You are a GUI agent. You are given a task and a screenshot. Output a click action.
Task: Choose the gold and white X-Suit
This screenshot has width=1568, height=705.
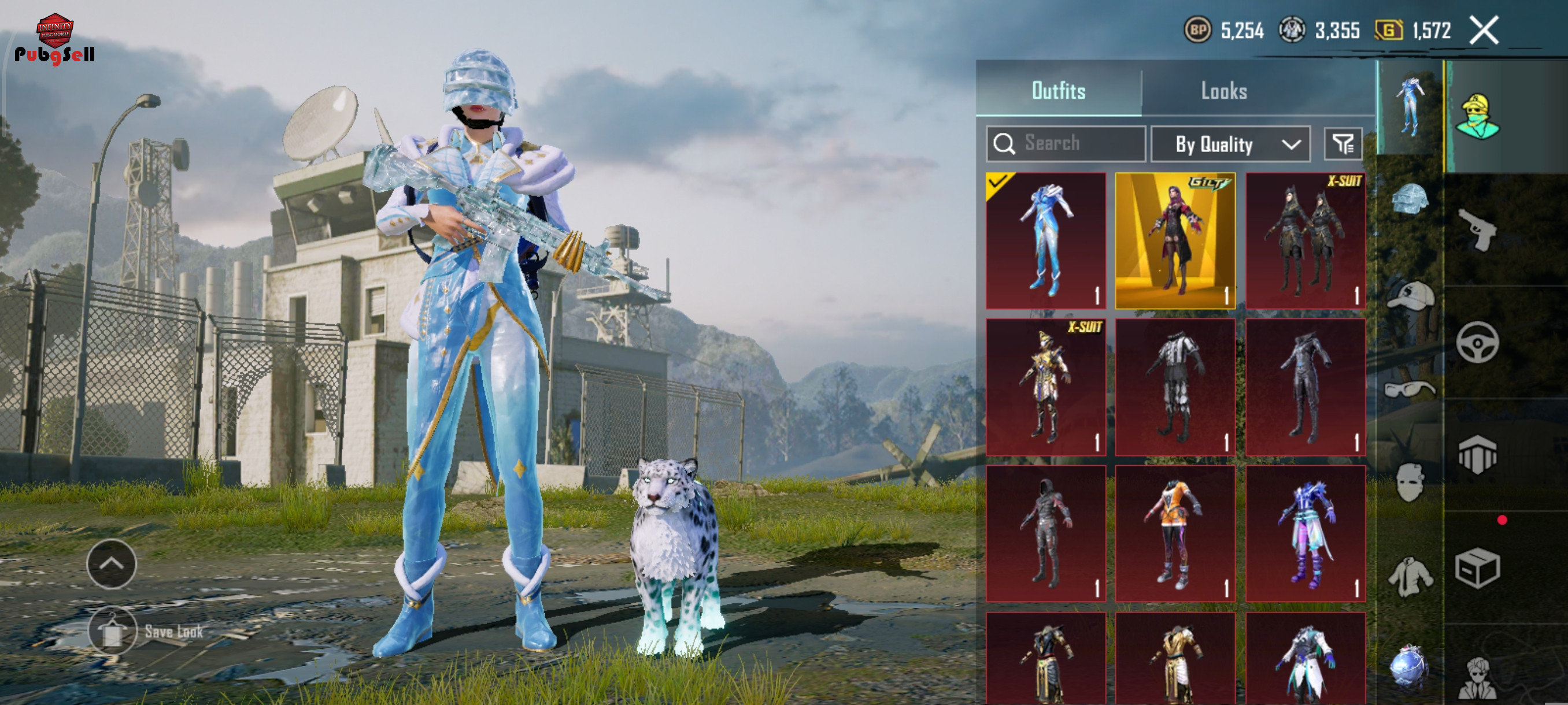pyautogui.click(x=1046, y=388)
